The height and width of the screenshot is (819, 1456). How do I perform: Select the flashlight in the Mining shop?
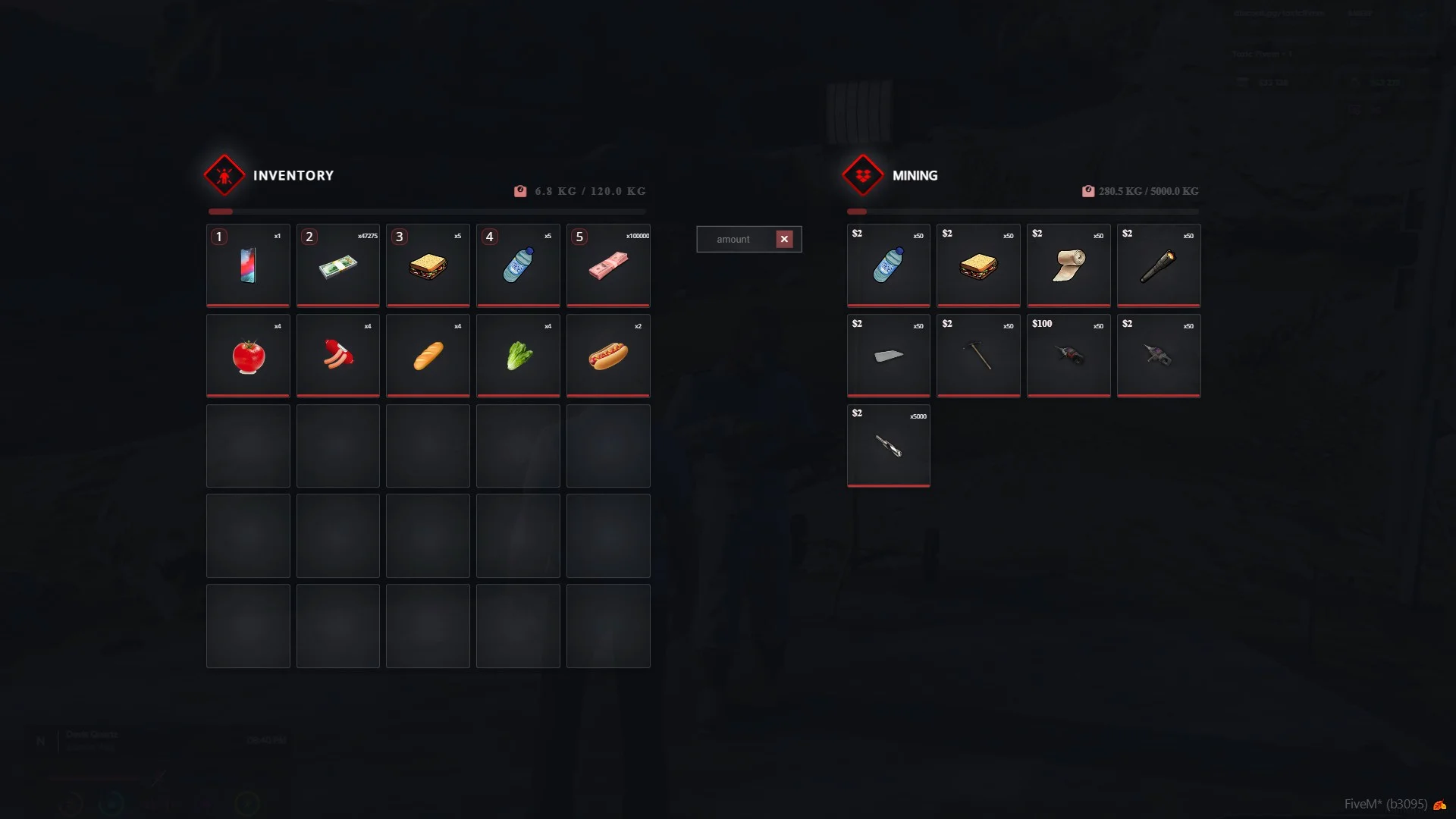coord(1158,265)
